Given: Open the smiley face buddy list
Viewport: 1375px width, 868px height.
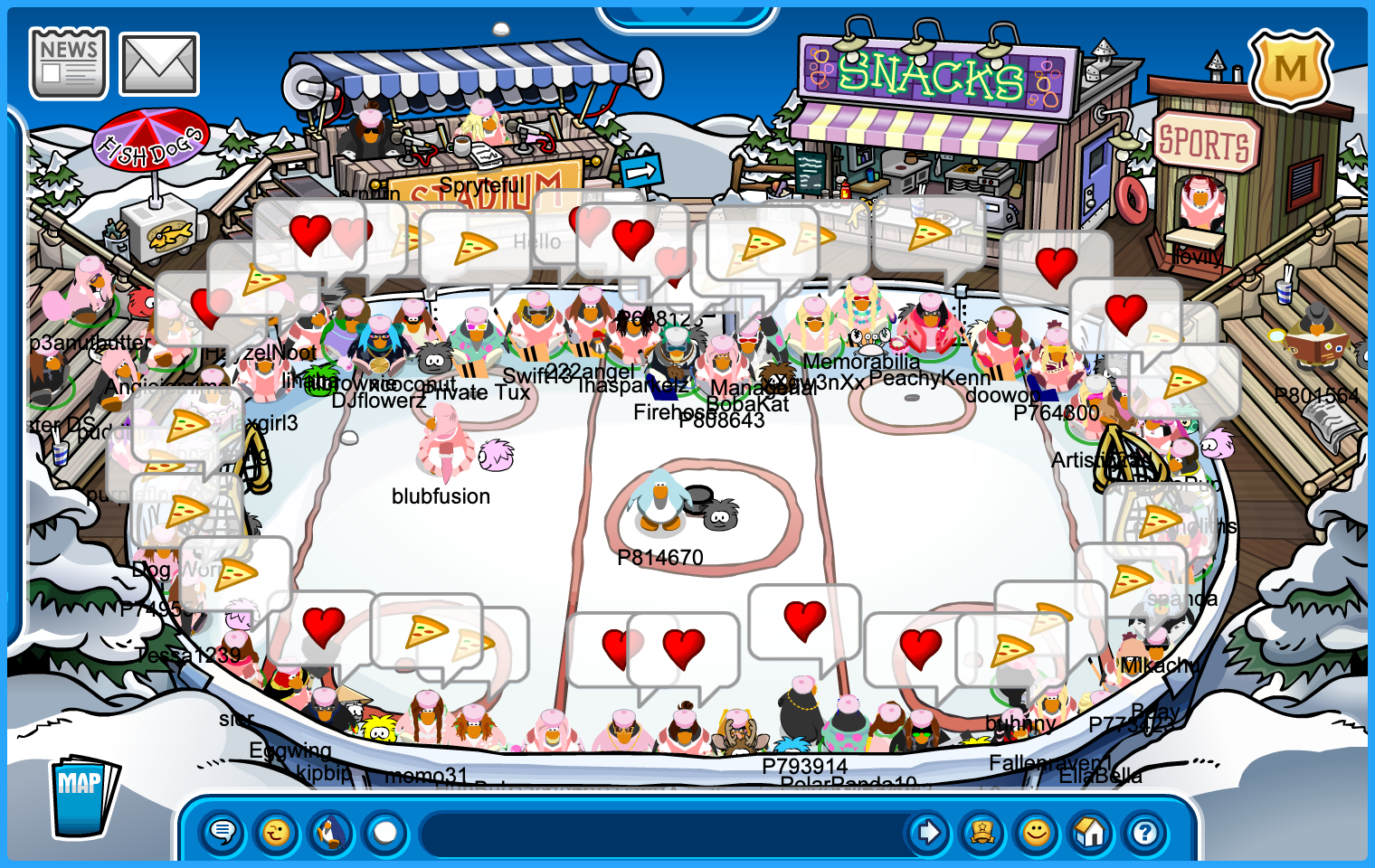Looking at the screenshot, I should (1037, 832).
